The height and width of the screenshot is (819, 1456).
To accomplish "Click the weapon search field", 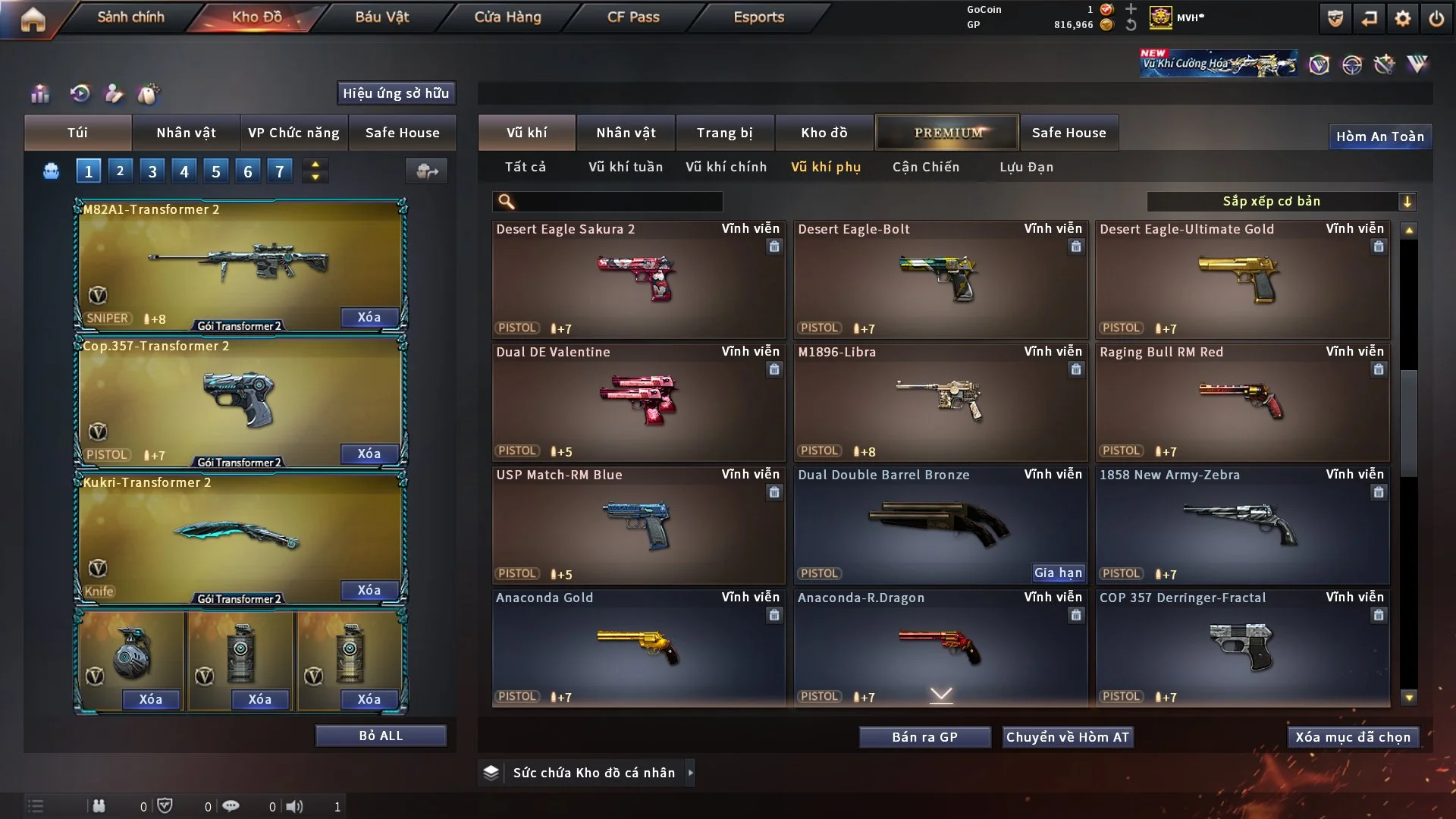I will (618, 202).
